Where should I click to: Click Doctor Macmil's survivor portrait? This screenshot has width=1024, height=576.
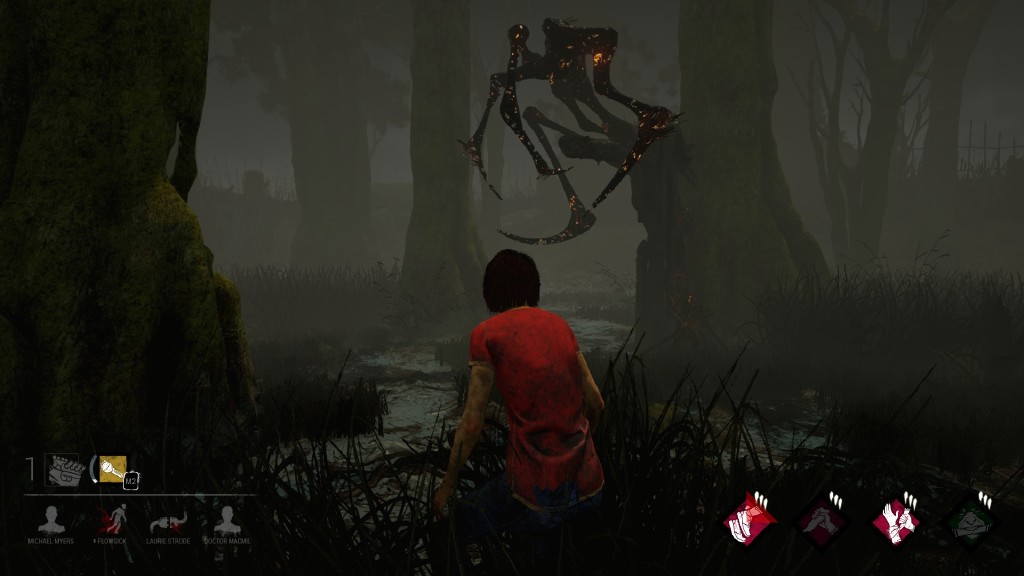[227, 520]
